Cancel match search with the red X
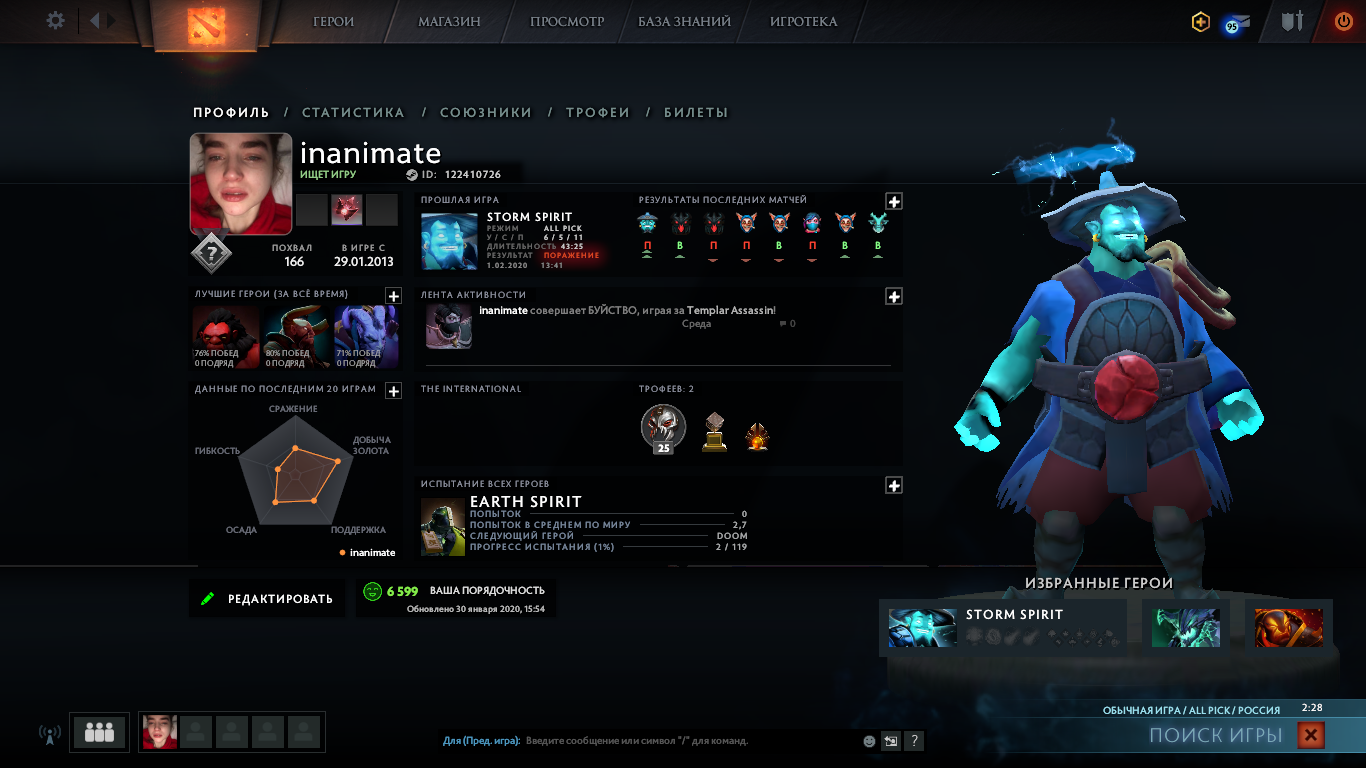 coord(1310,736)
